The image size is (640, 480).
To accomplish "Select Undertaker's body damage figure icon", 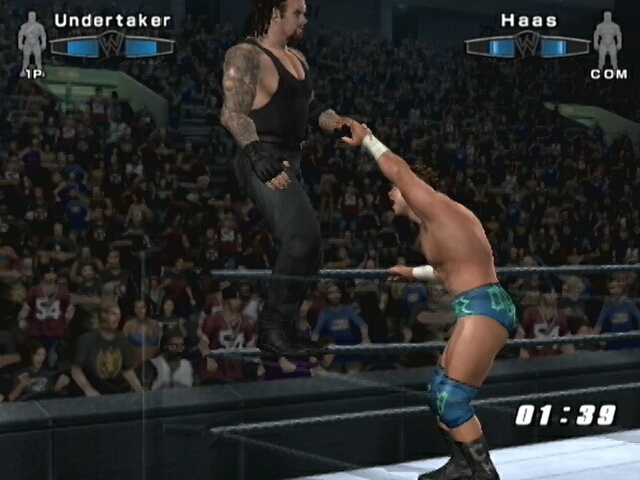I will pos(32,40).
